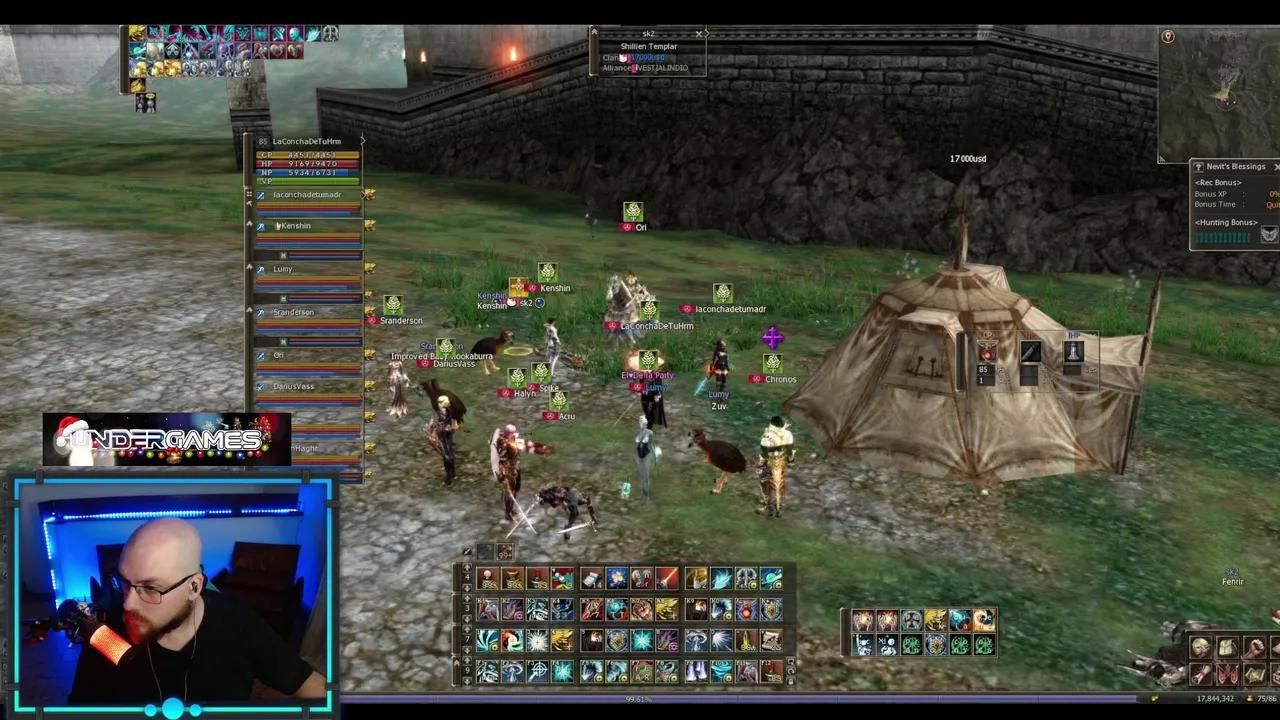Open the Nevit's Blessings help icon
This screenshot has height=720, width=1280.
click(1198, 166)
